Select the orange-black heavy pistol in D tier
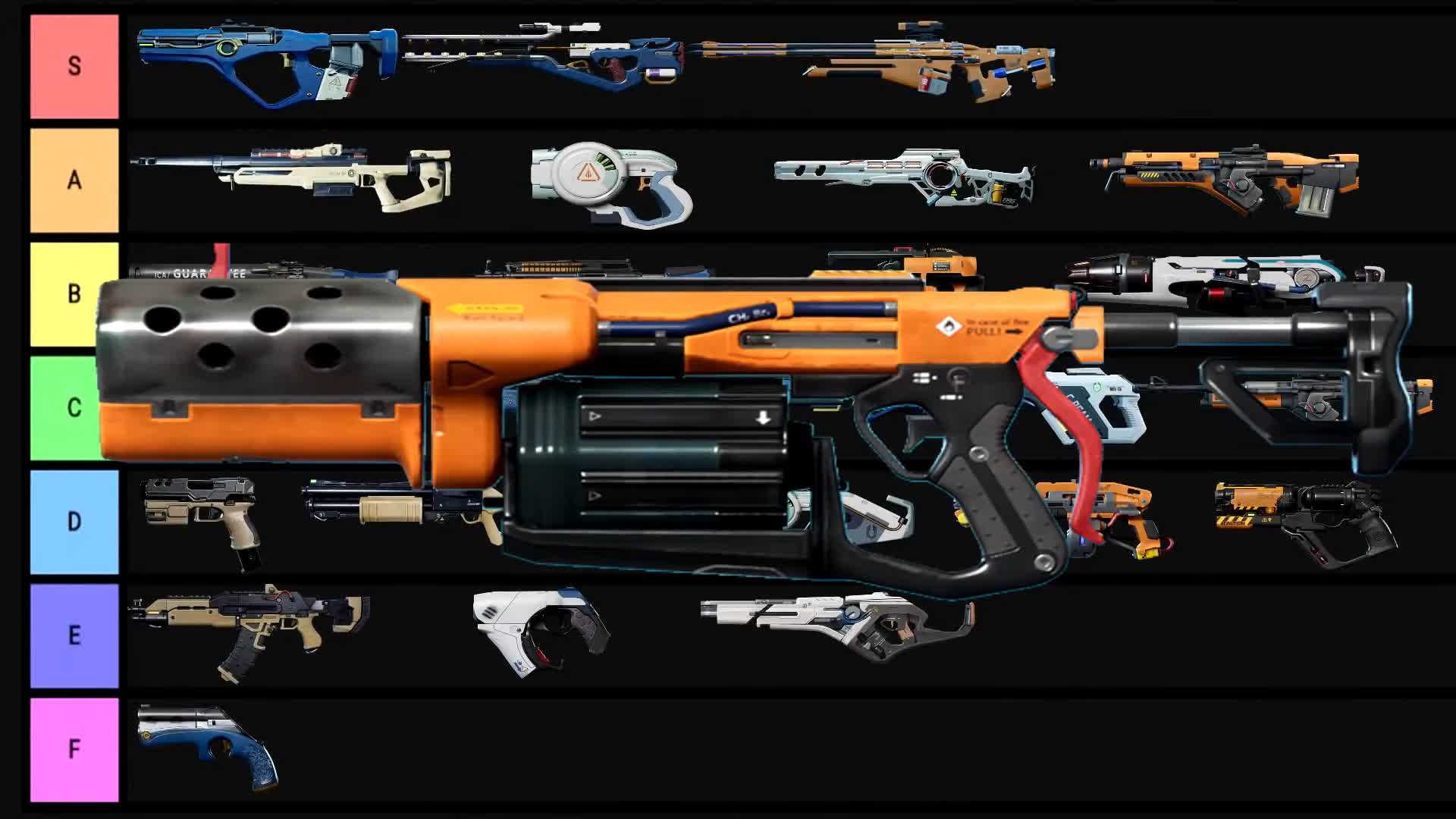Screen dimensions: 1456x819 (x=1304, y=519)
